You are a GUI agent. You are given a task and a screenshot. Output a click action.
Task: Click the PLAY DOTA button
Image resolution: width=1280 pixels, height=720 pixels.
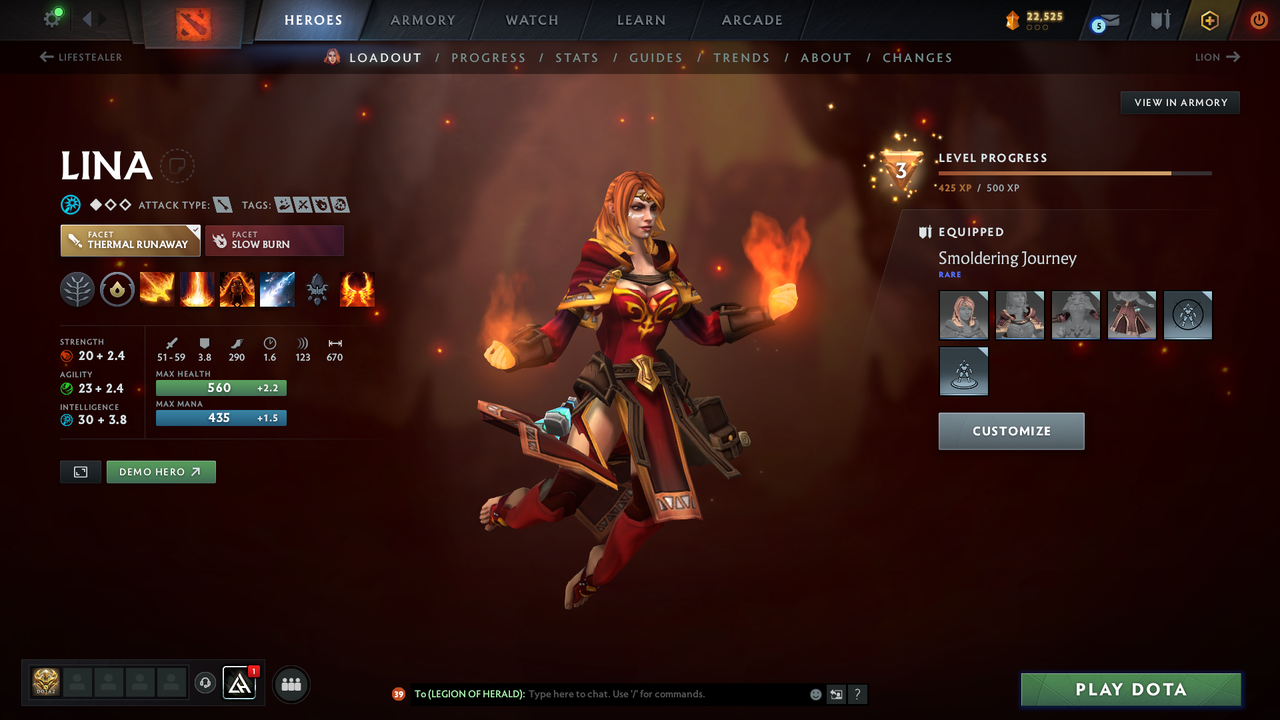coord(1130,689)
